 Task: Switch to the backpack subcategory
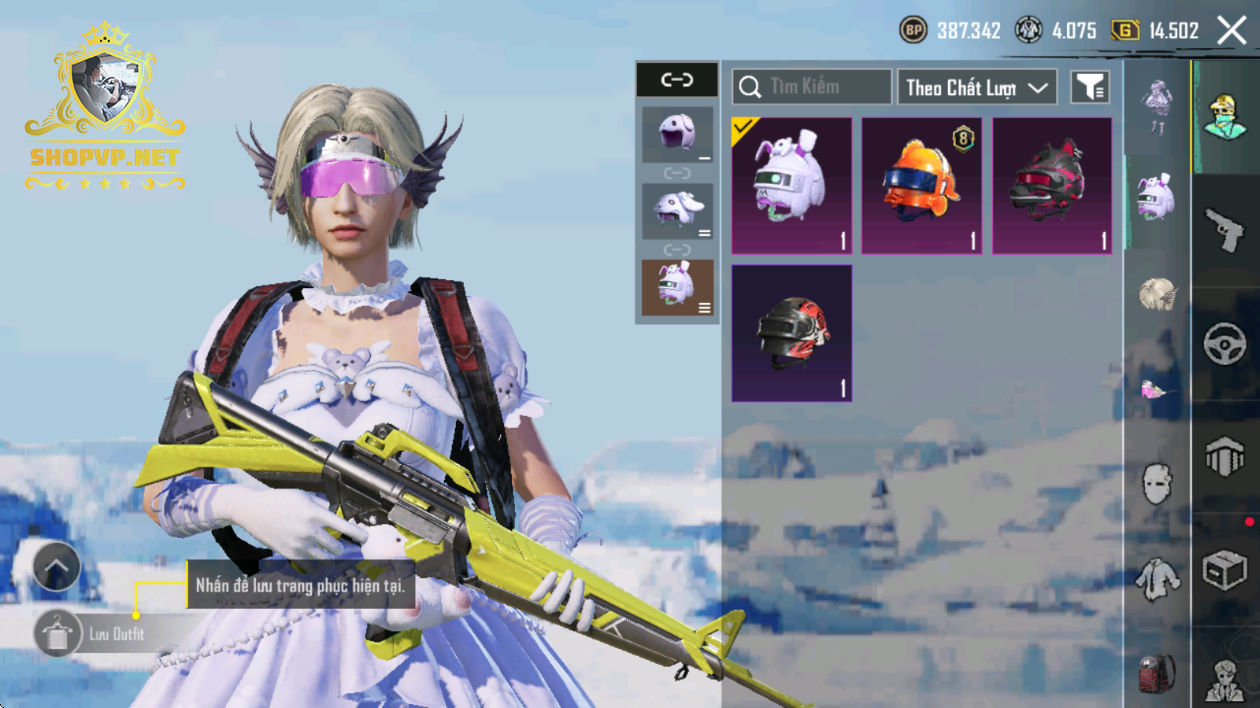(x=1157, y=675)
